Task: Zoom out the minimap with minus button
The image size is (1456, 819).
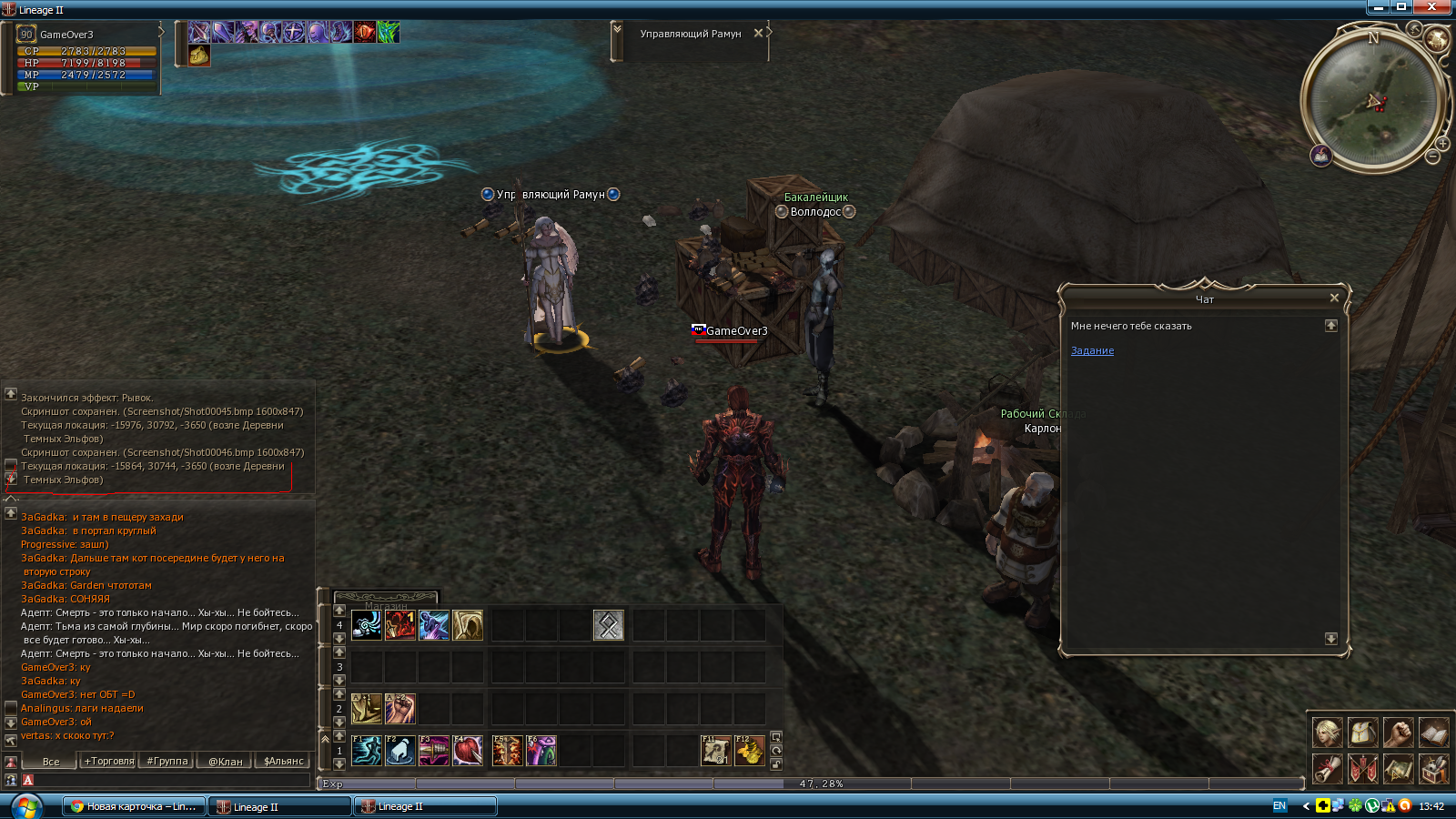Action: point(1432,157)
